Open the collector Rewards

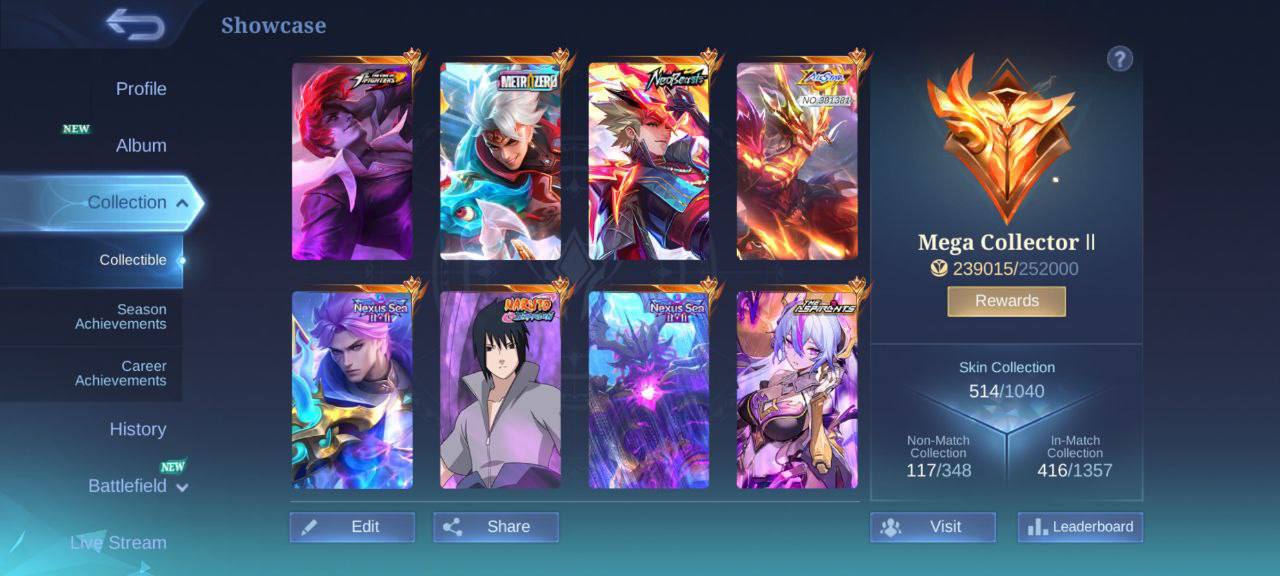click(x=1006, y=301)
